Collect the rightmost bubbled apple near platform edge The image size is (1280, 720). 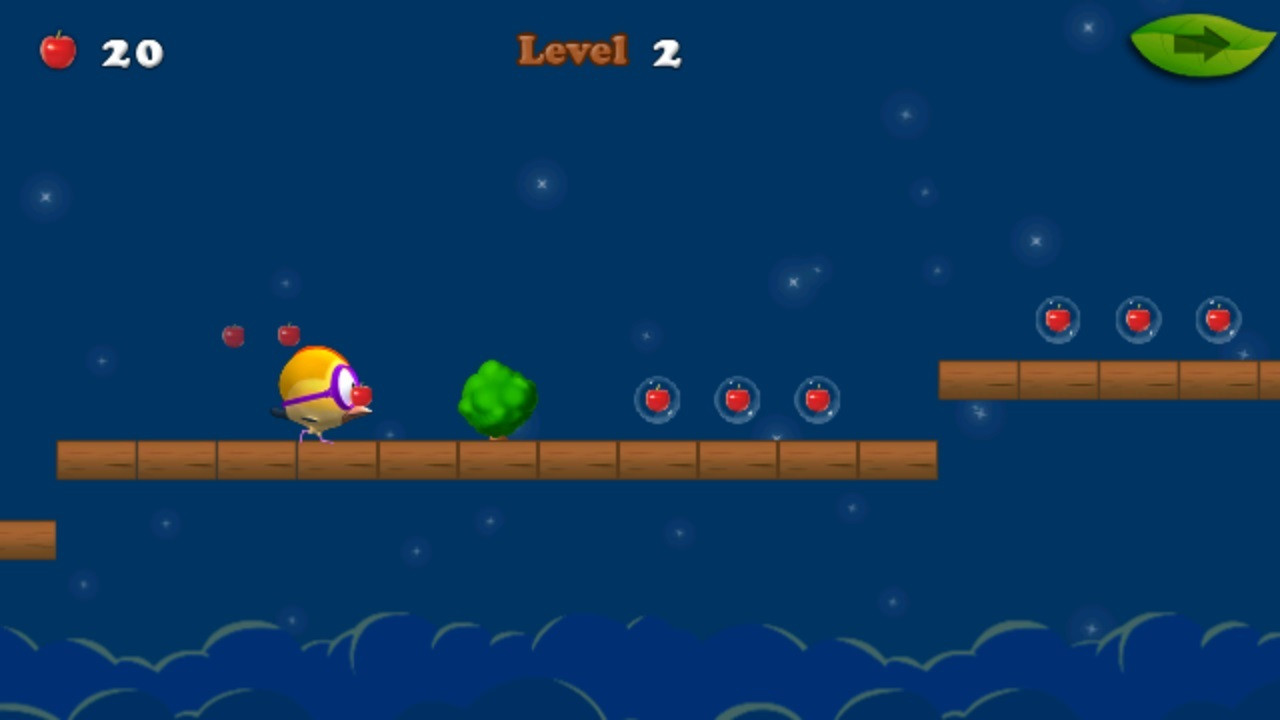click(817, 399)
